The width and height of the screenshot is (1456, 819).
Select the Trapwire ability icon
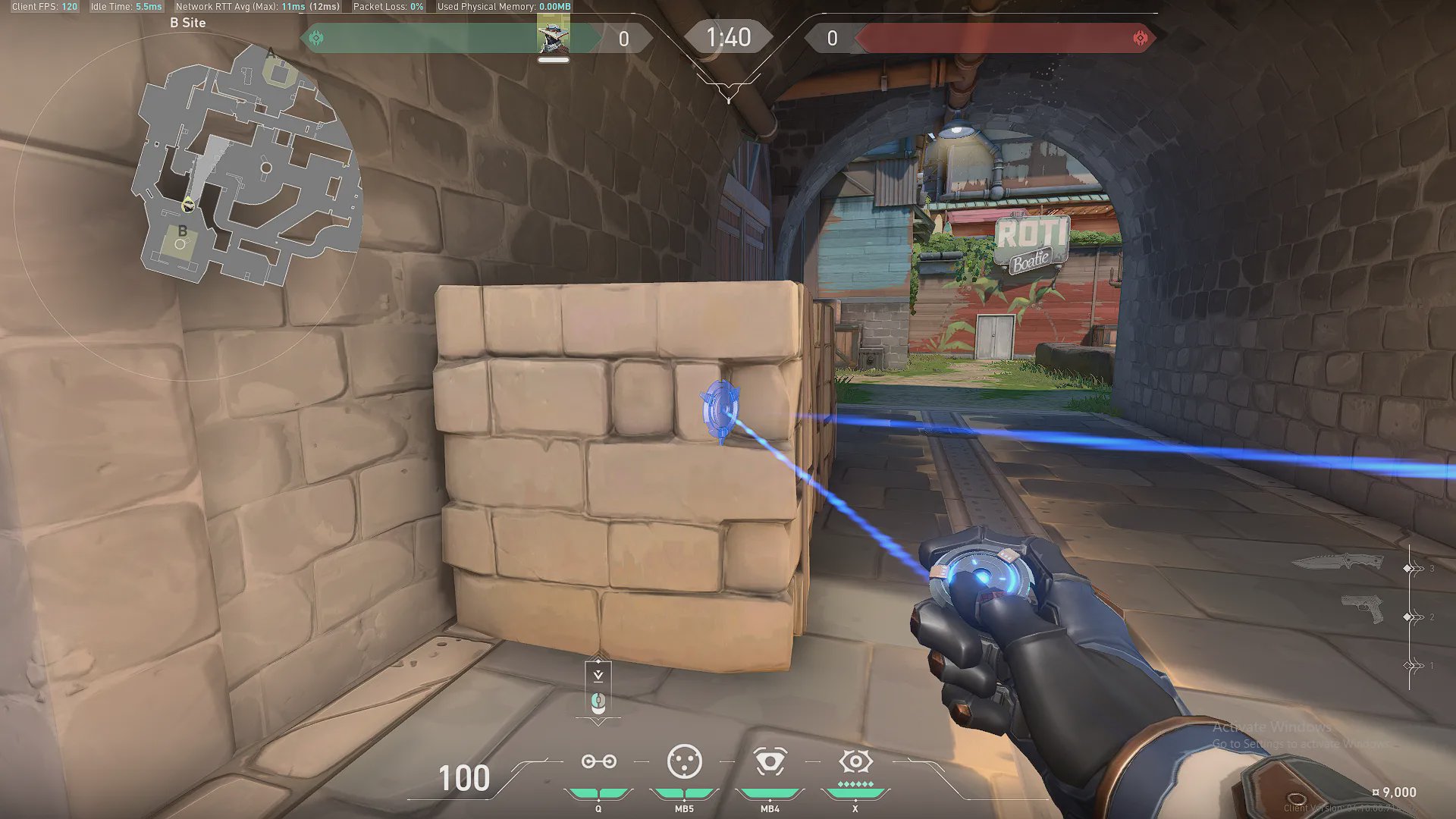[x=598, y=761]
